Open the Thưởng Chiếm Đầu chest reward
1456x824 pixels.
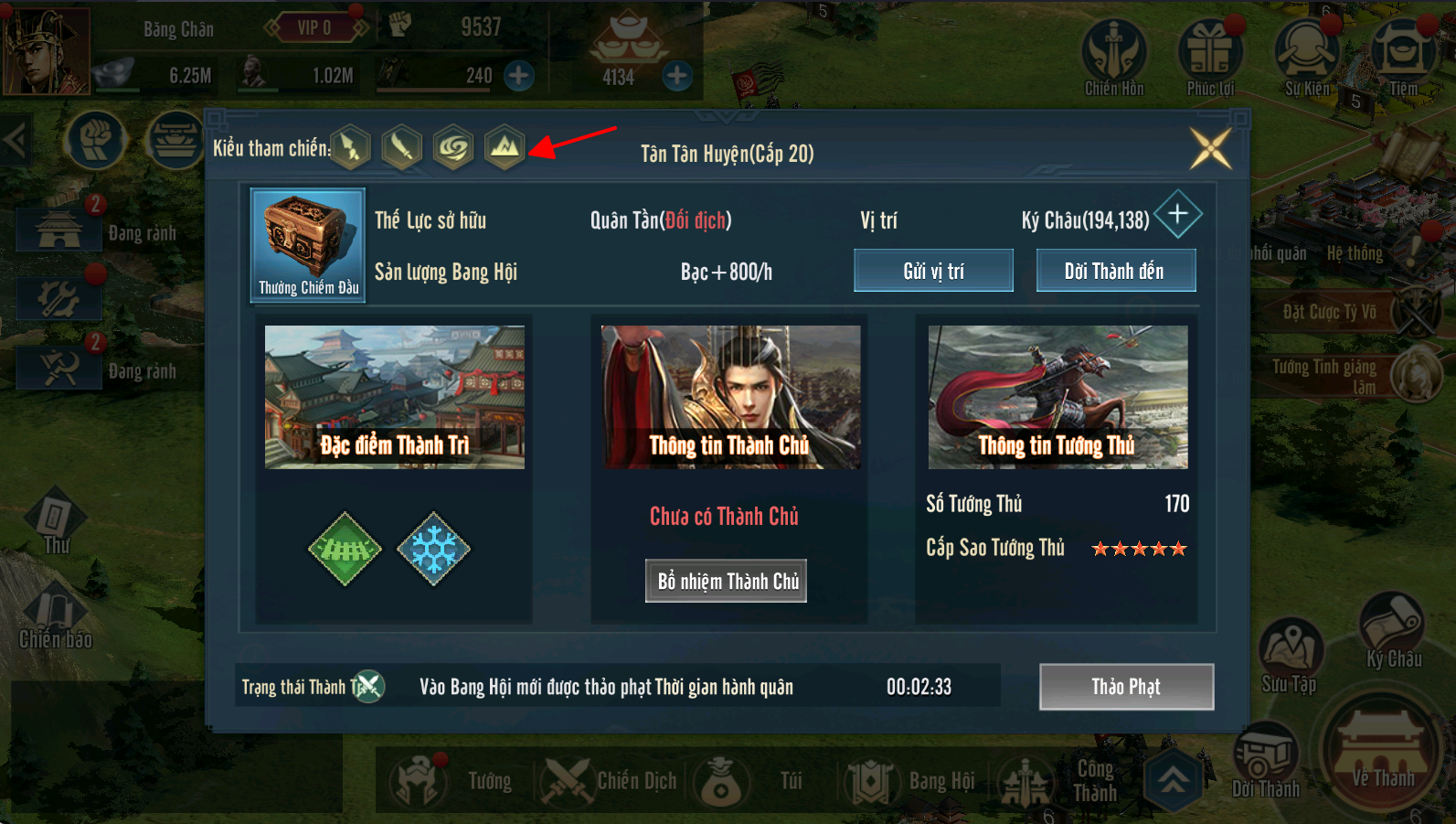click(x=308, y=243)
